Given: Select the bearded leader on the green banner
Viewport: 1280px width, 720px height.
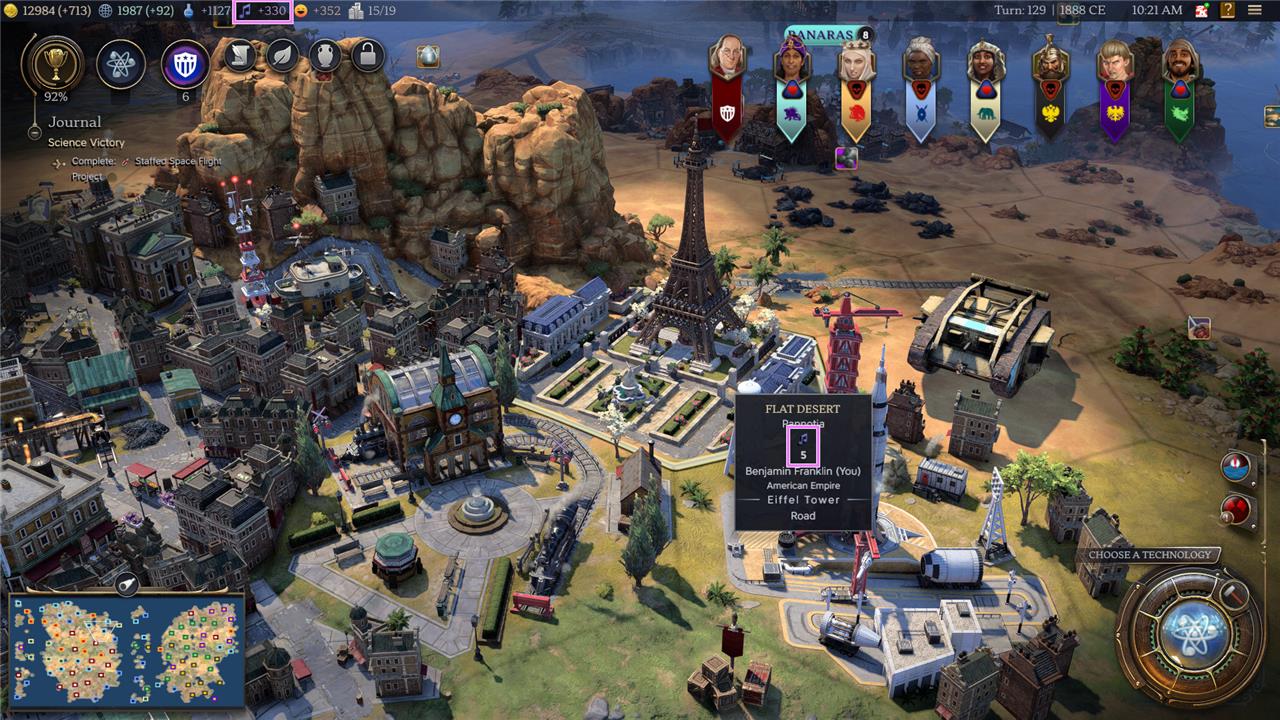Looking at the screenshot, I should 1180,62.
